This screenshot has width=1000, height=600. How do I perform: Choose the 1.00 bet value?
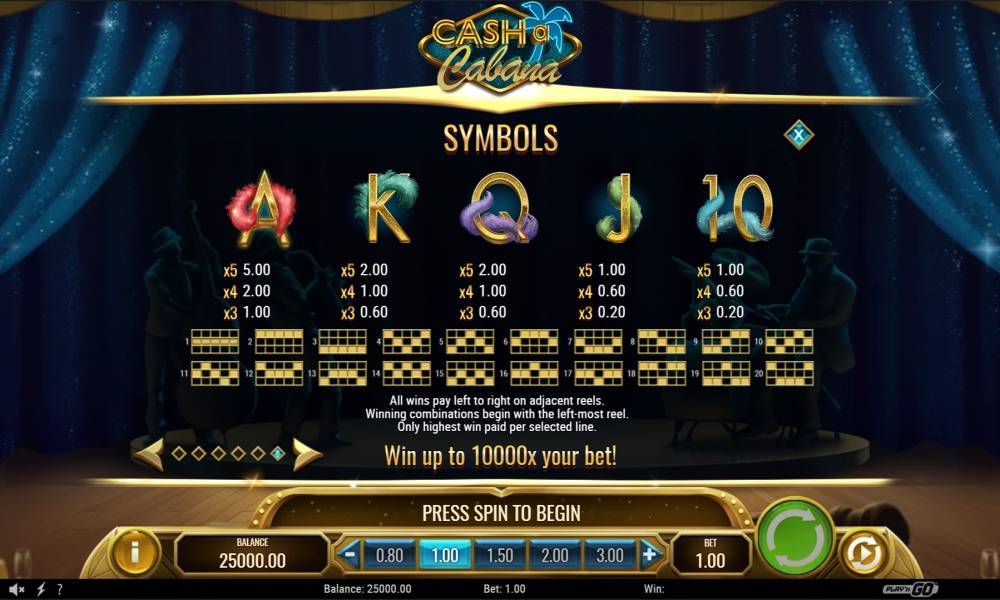[x=443, y=554]
